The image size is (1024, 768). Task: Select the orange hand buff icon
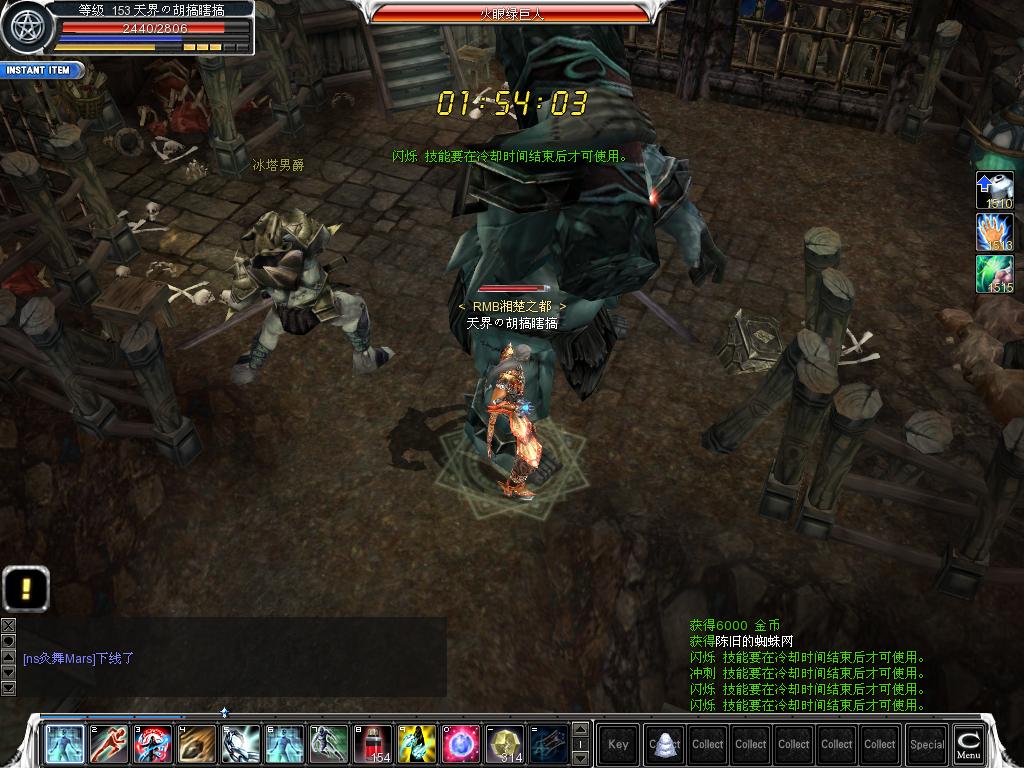[995, 232]
